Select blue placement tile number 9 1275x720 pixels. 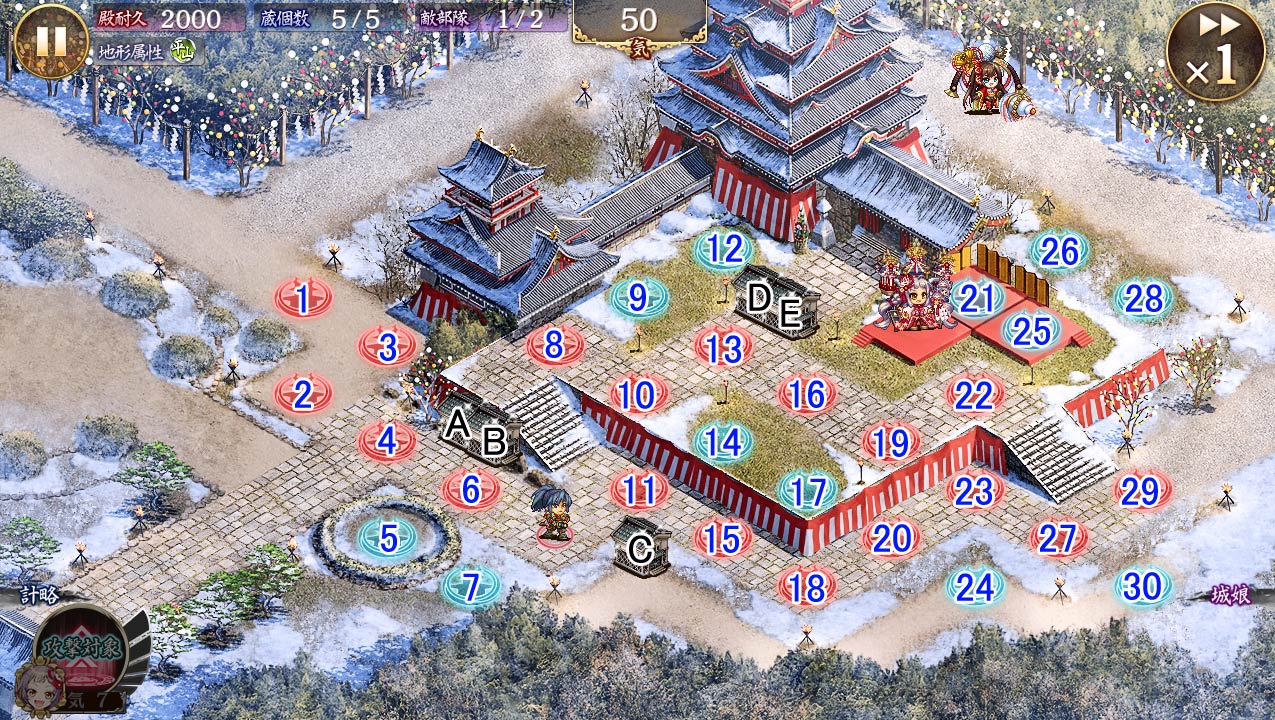coord(639,297)
